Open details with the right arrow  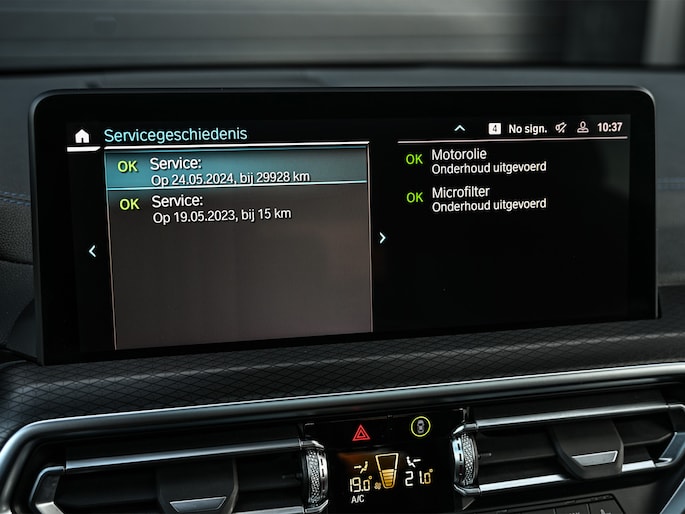click(382, 238)
